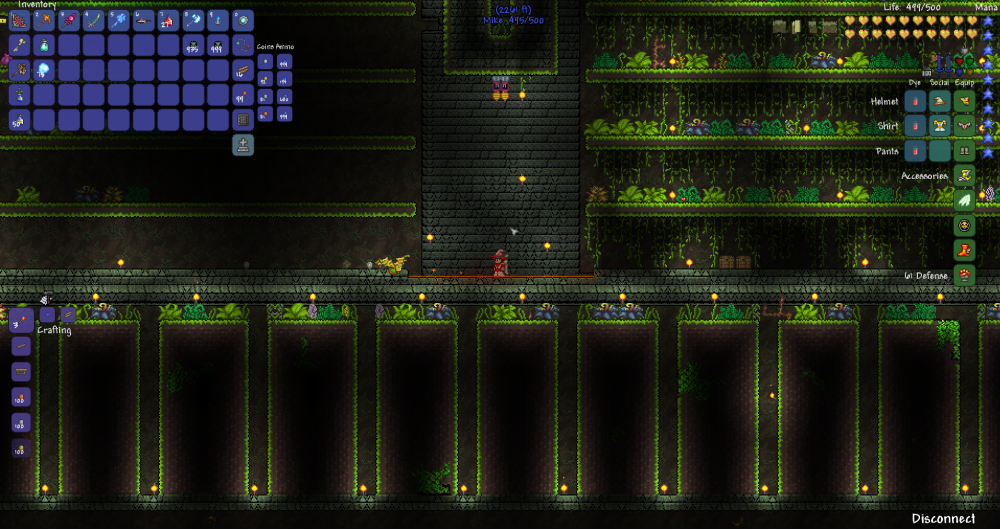Pick the magic mirror in the last hotbar slot
Viewport: 1000px width, 529px height.
[x=243, y=20]
